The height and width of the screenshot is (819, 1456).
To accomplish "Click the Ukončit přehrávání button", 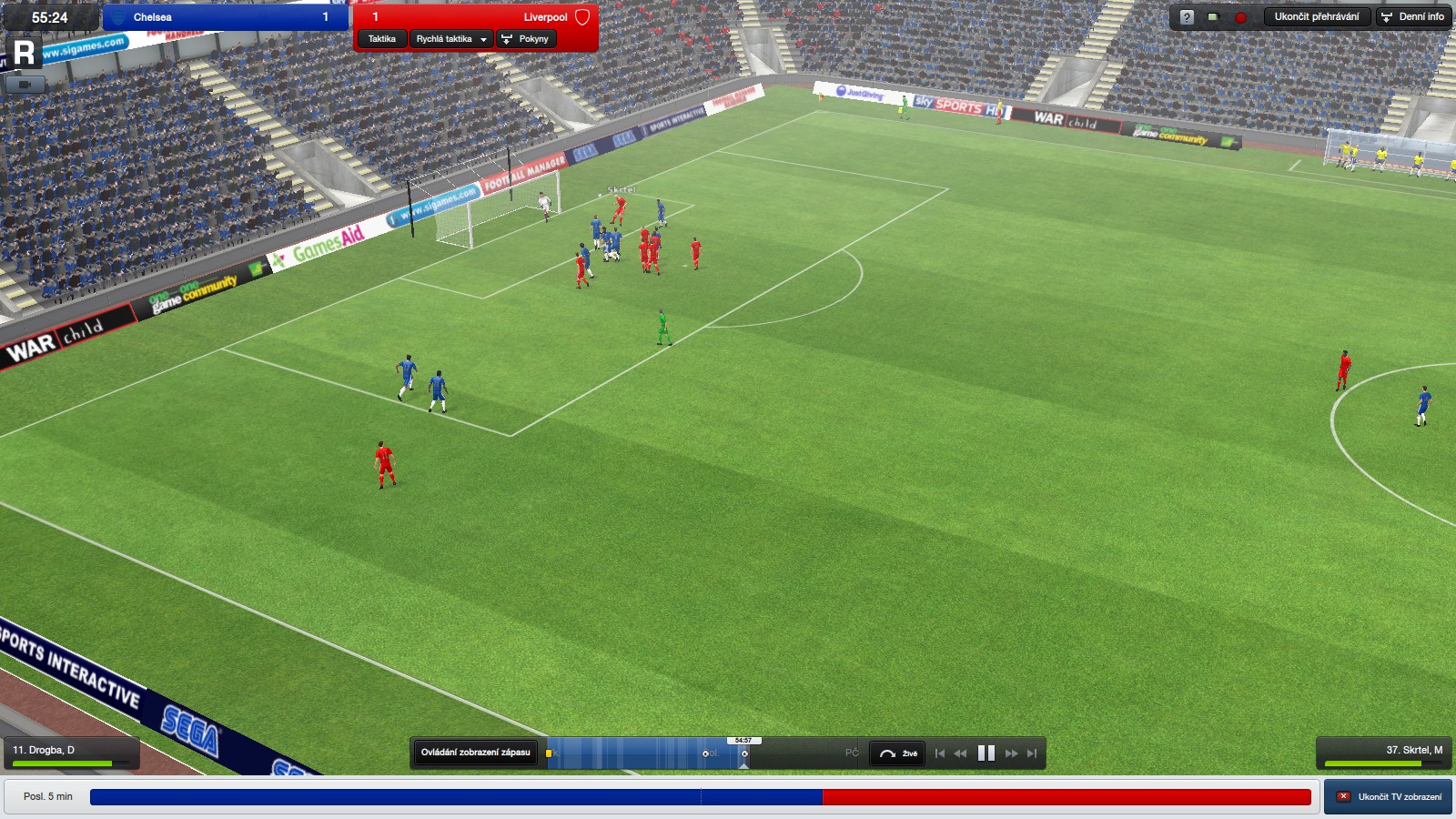I will 1316,17.
